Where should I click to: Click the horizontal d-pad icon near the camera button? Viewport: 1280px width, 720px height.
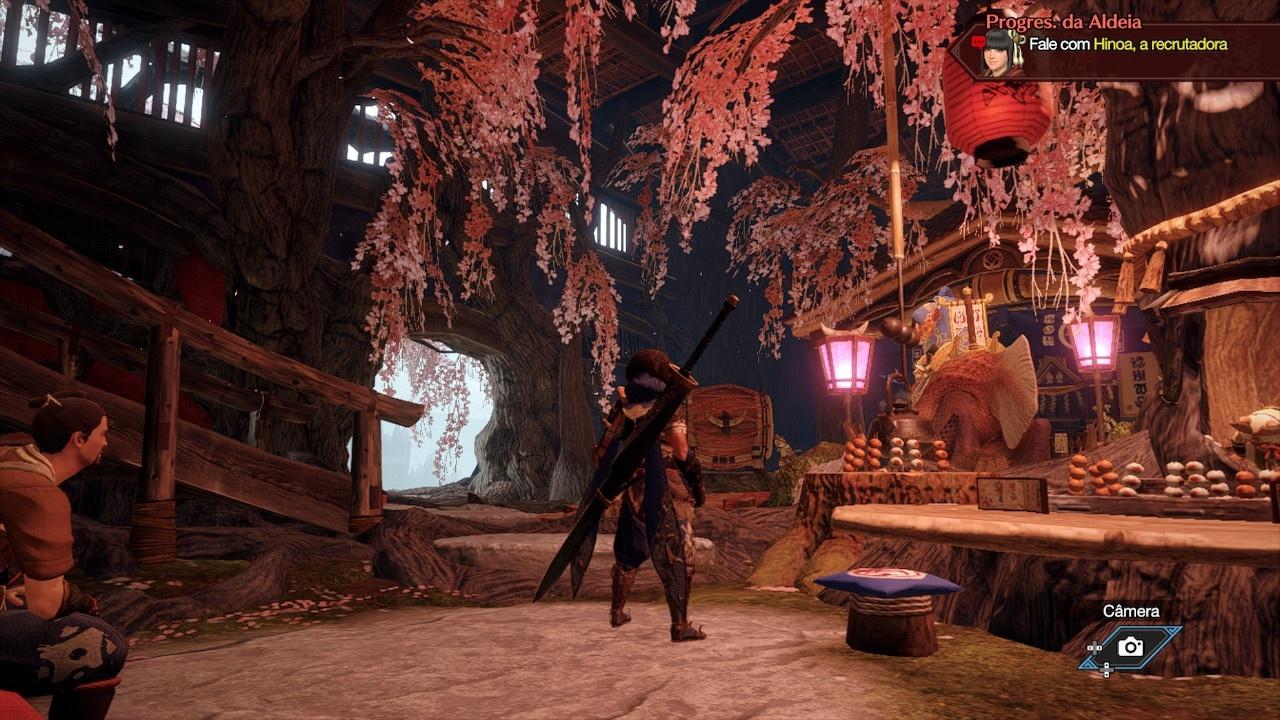pyautogui.click(x=1094, y=648)
